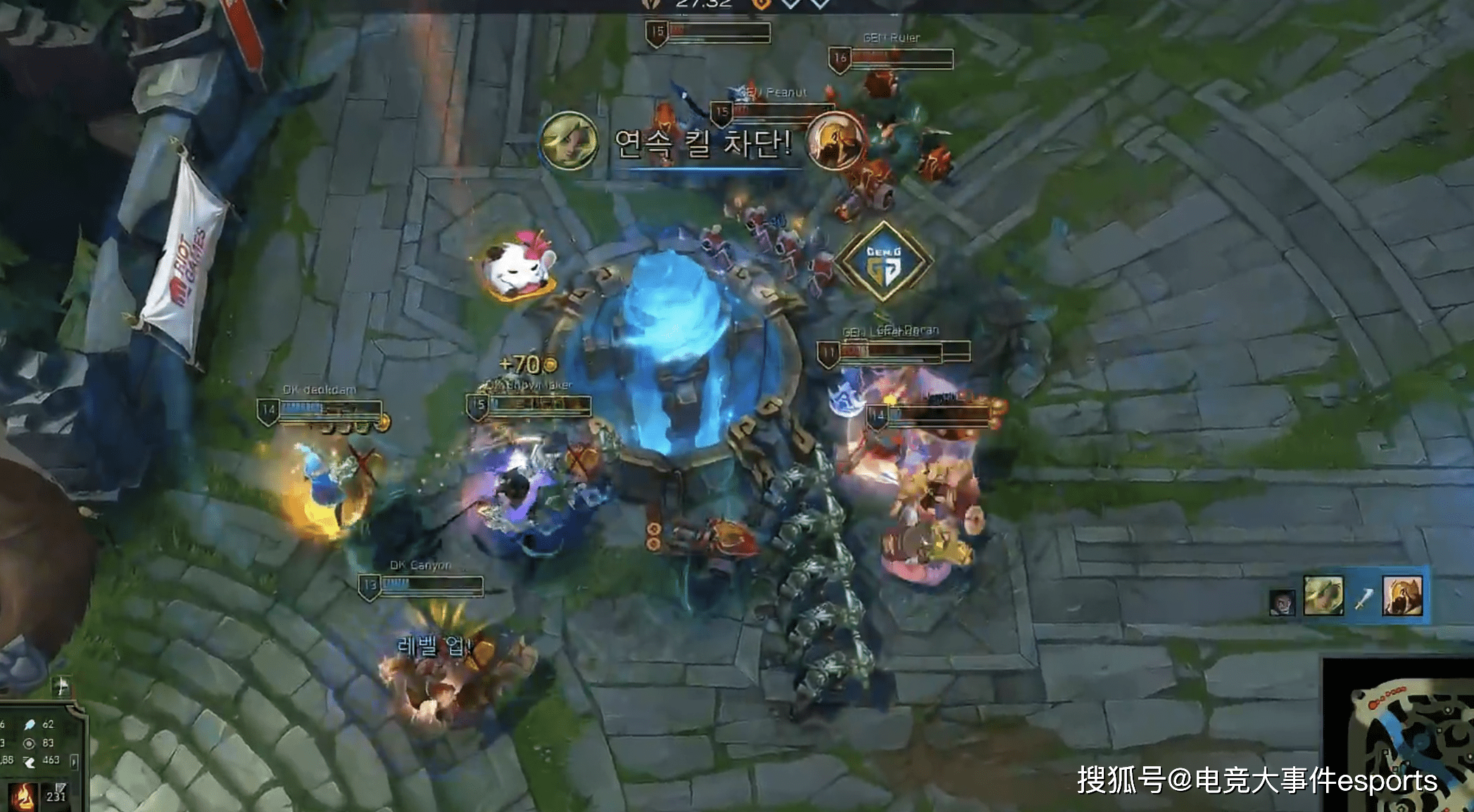This screenshot has height=812, width=1474.
Task: Select the blonde killer portrait in kill feed
Action: pyautogui.click(x=1323, y=596)
